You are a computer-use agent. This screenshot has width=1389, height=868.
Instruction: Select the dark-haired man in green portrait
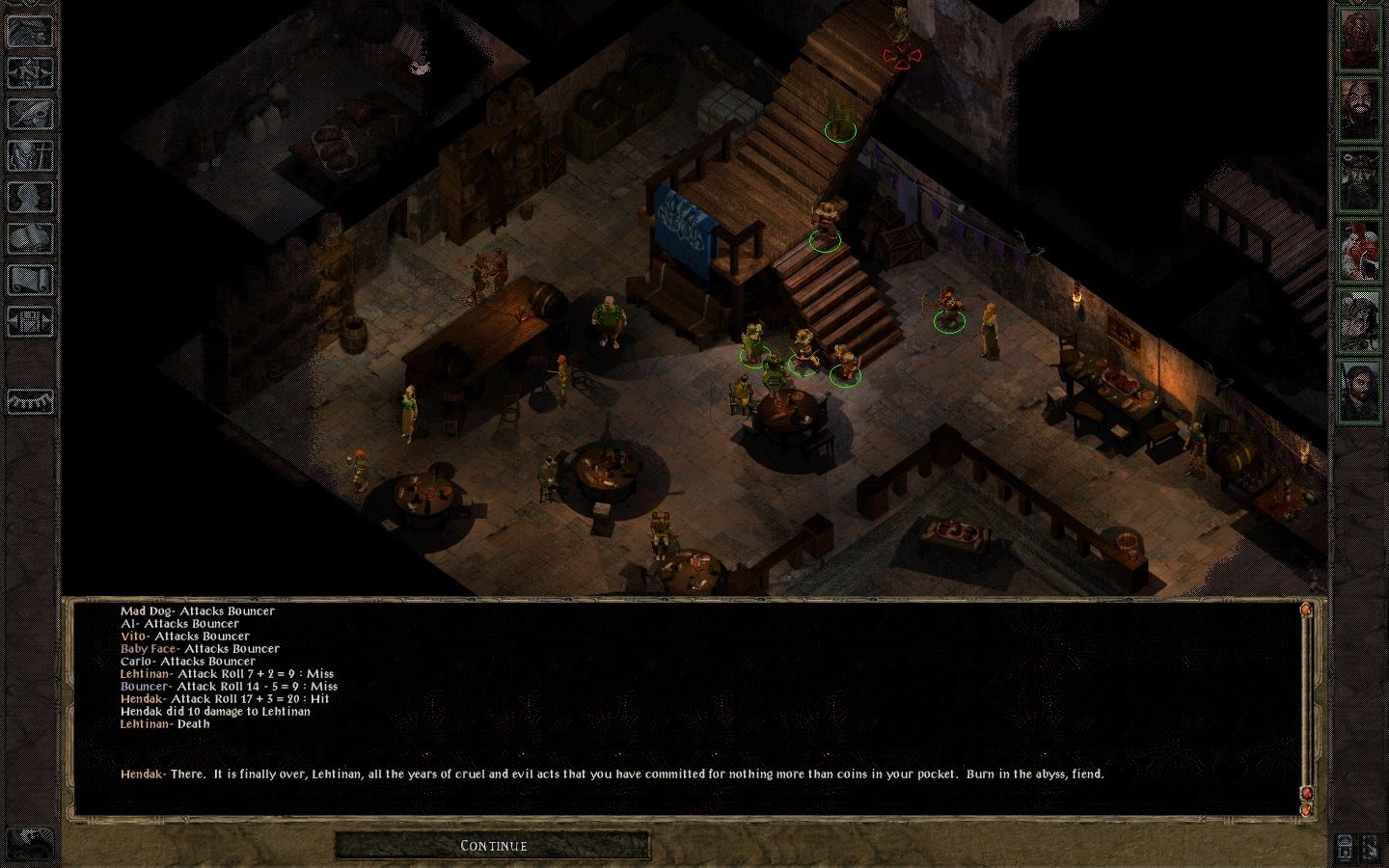(1359, 392)
